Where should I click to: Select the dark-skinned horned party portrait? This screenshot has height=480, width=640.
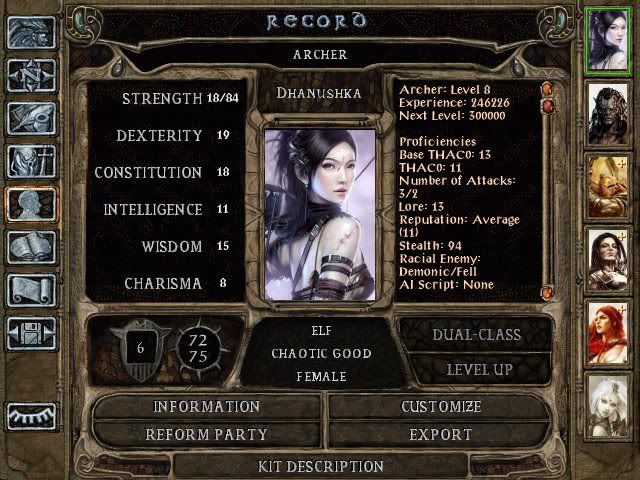click(609, 111)
